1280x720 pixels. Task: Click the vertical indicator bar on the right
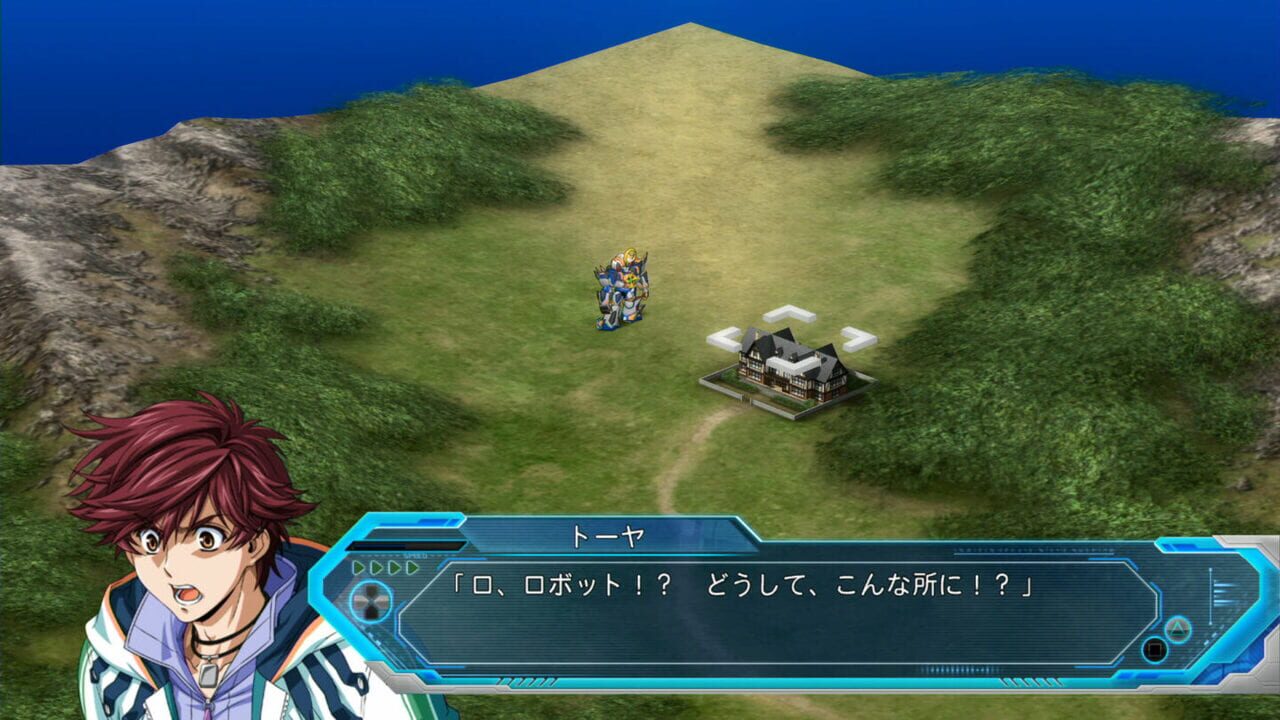click(1209, 595)
